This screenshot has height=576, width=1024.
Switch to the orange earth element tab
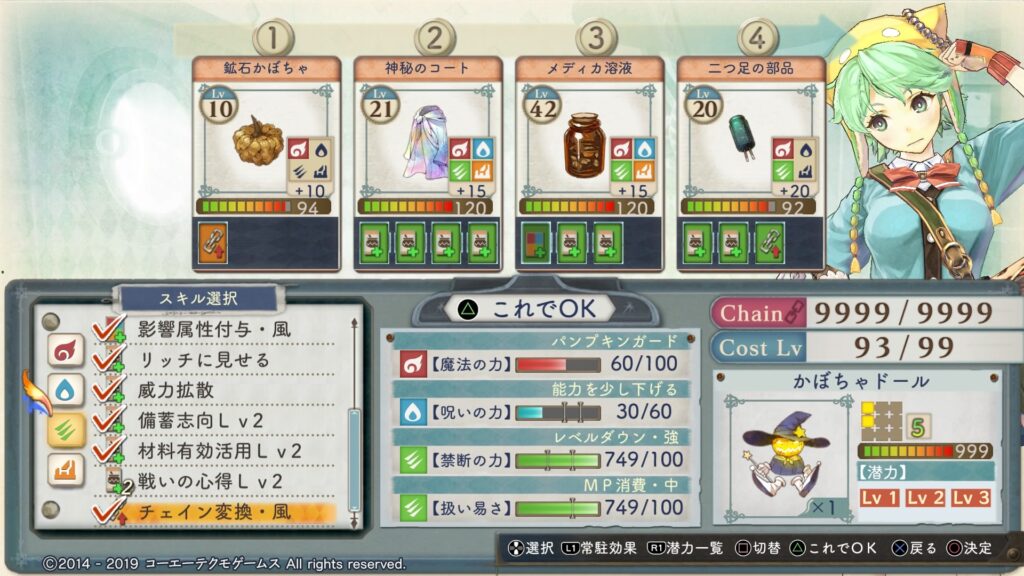click(x=64, y=470)
